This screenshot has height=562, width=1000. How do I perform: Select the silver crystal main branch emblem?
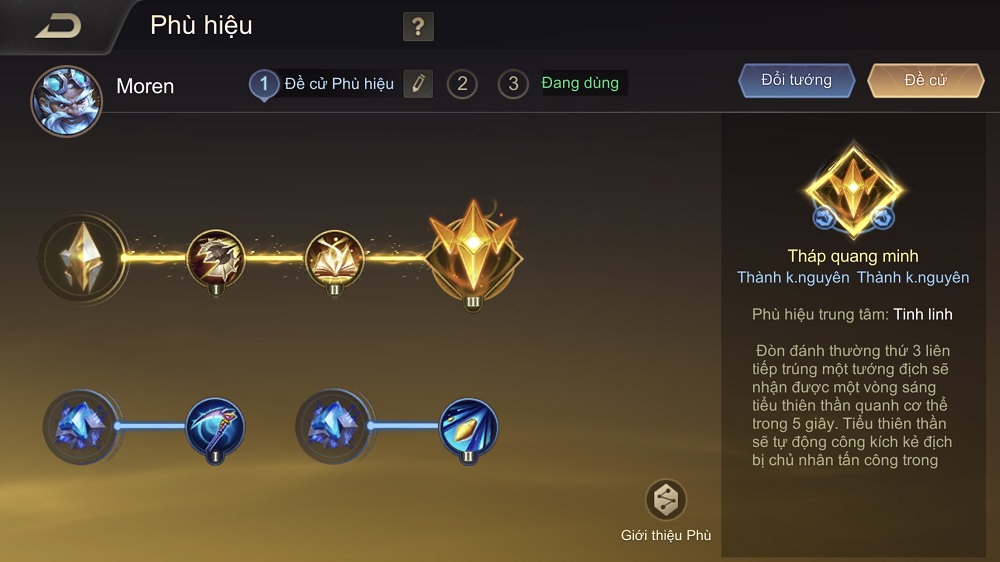coord(83,258)
